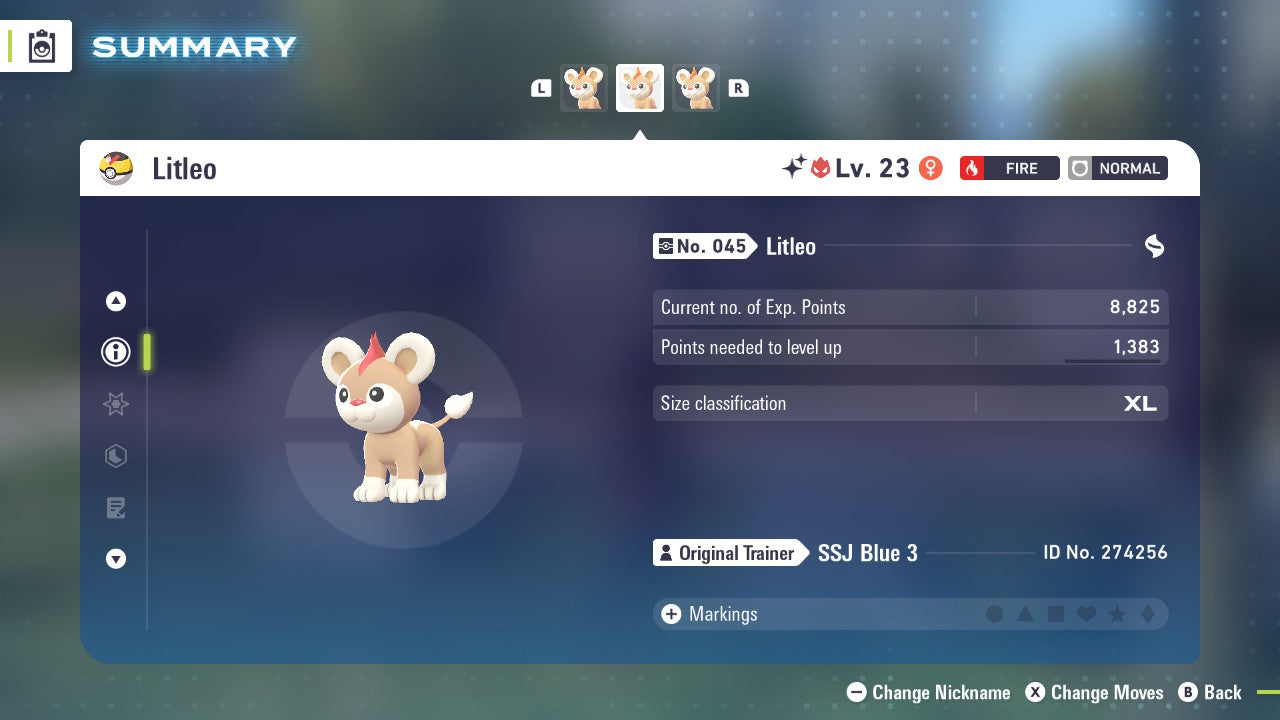Image resolution: width=1280 pixels, height=720 pixels.
Task: Select the Info icon in the sidebar
Action: [116, 352]
